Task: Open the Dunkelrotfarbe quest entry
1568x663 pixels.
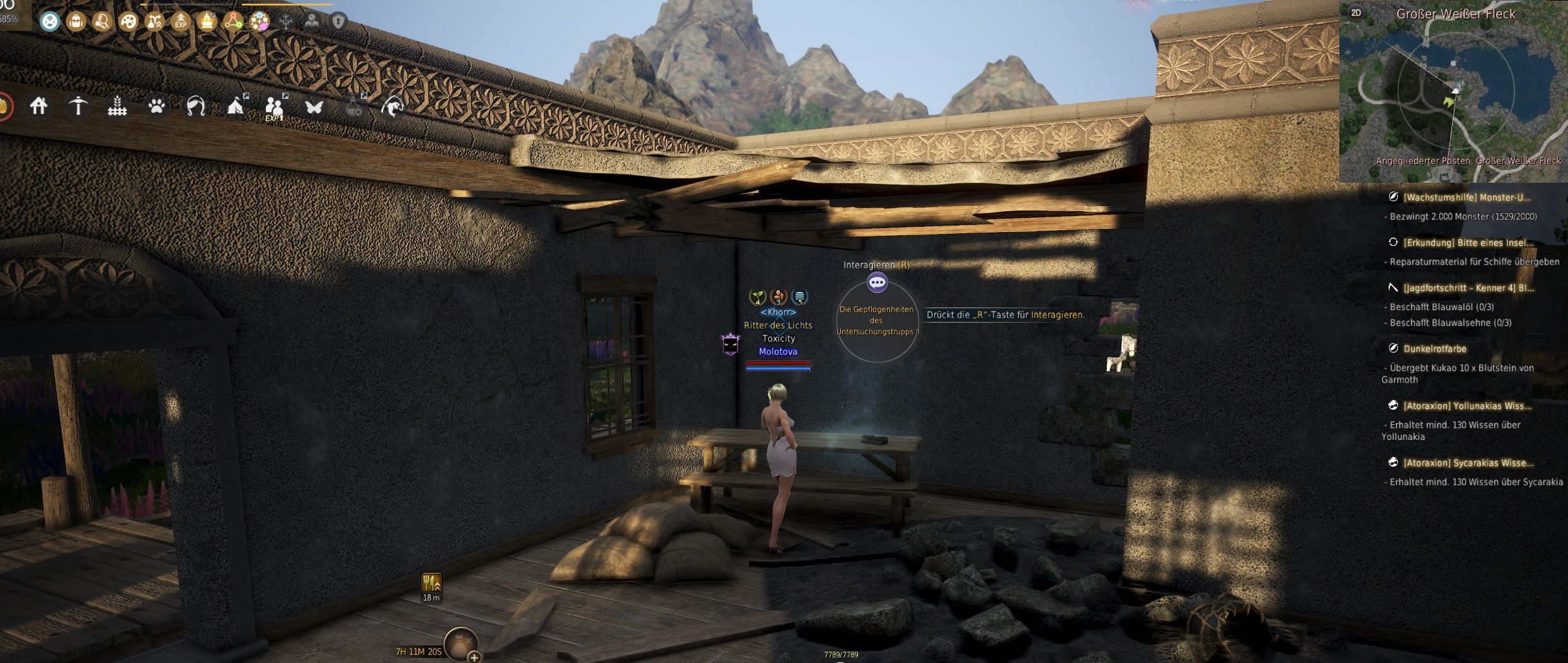Action: tap(1434, 349)
